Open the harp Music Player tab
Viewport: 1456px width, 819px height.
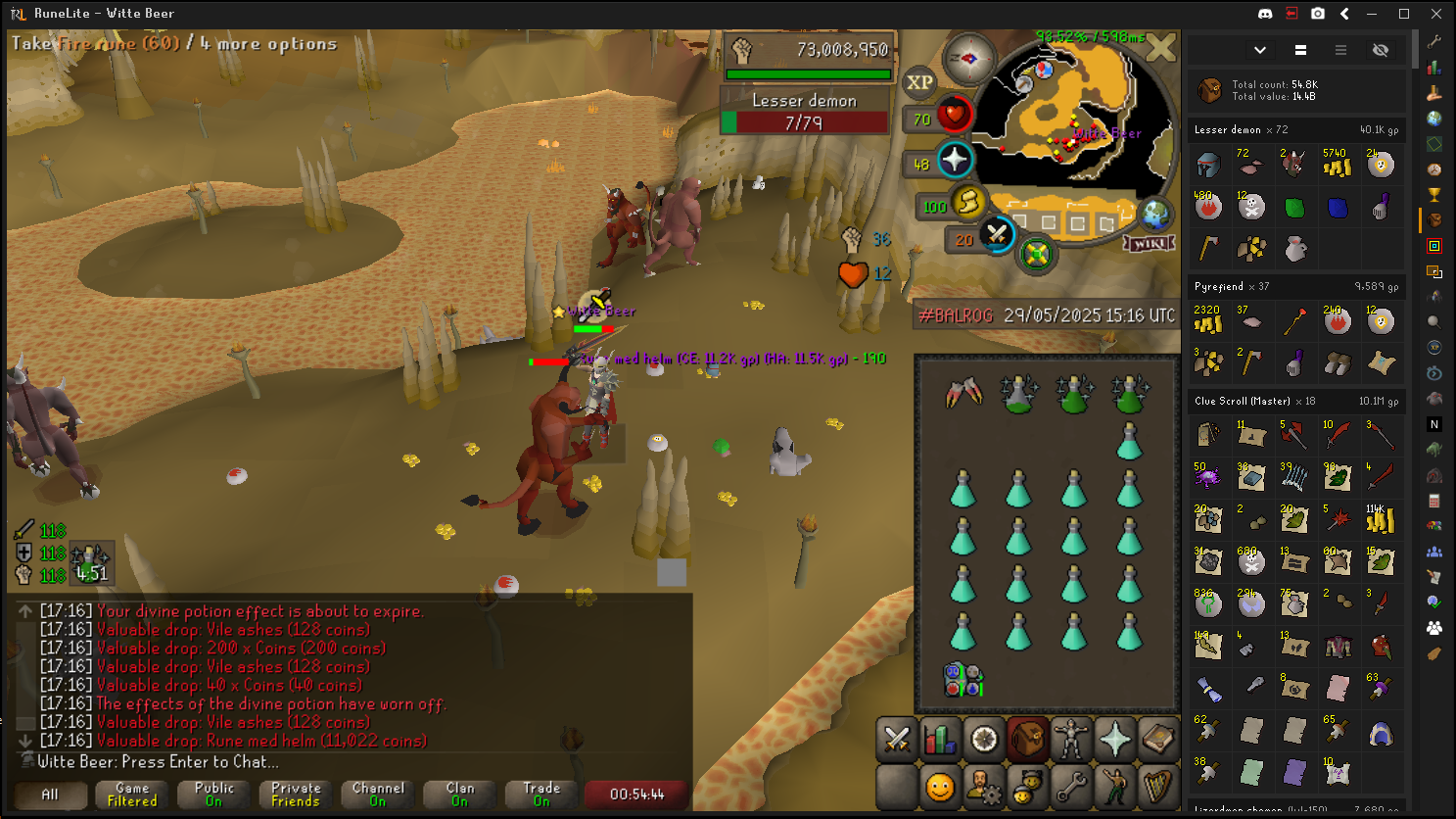tap(1157, 787)
